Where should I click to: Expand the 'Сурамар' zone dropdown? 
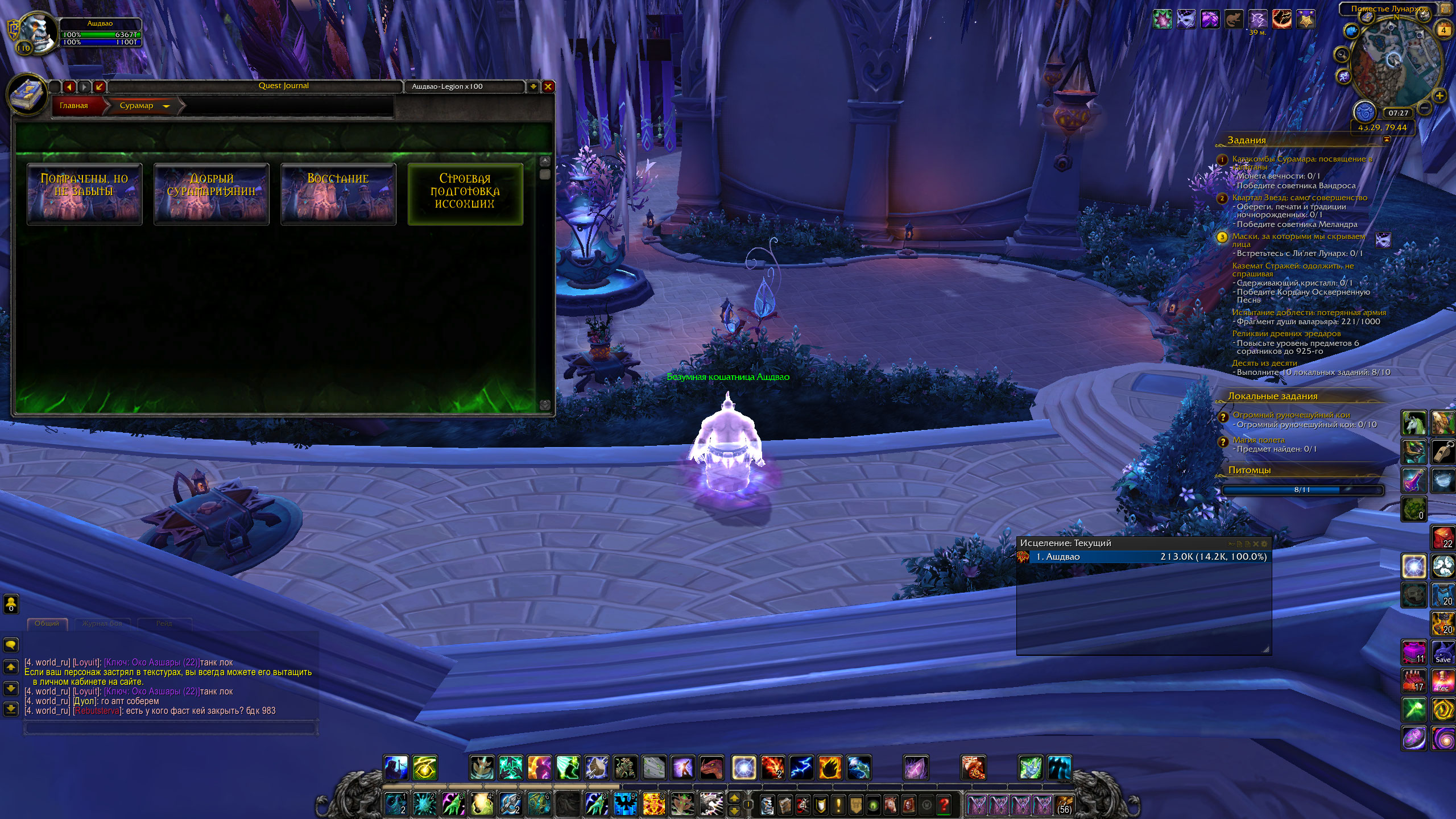click(166, 106)
